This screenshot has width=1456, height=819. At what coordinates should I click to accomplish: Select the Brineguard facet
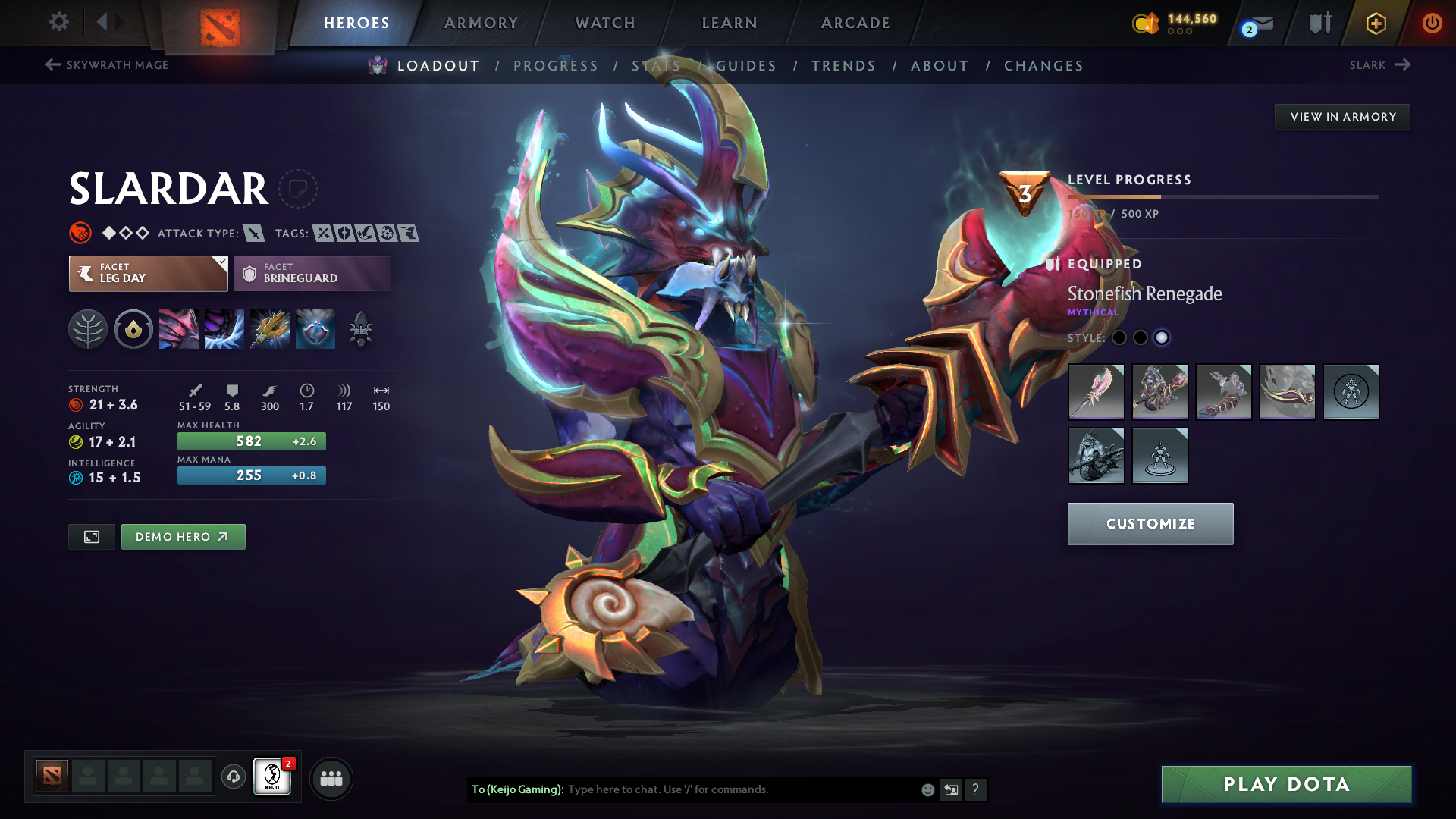point(312,273)
